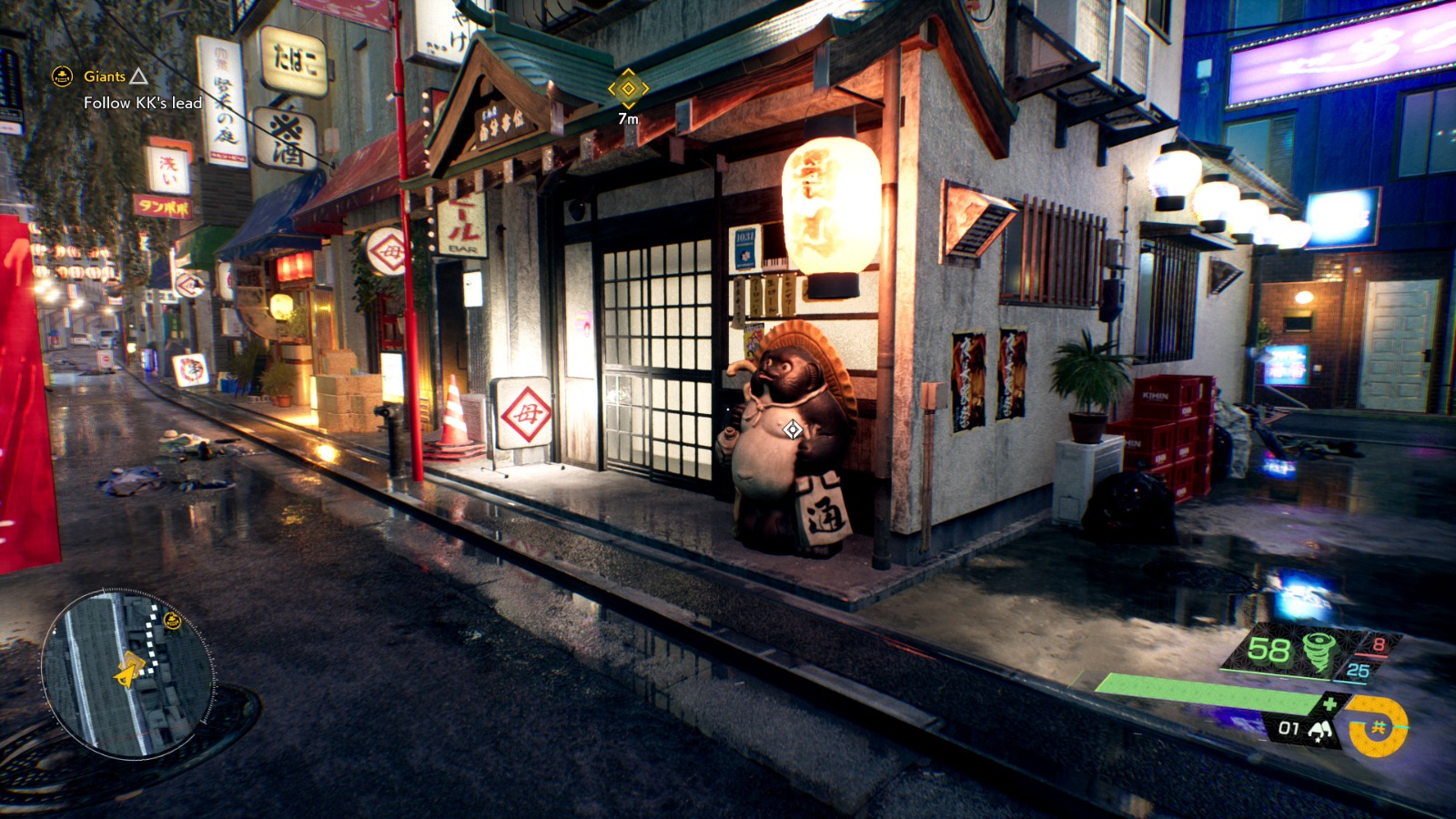The image size is (1456, 819).
Task: Click the 01 consumable item counter
Action: click(1289, 729)
